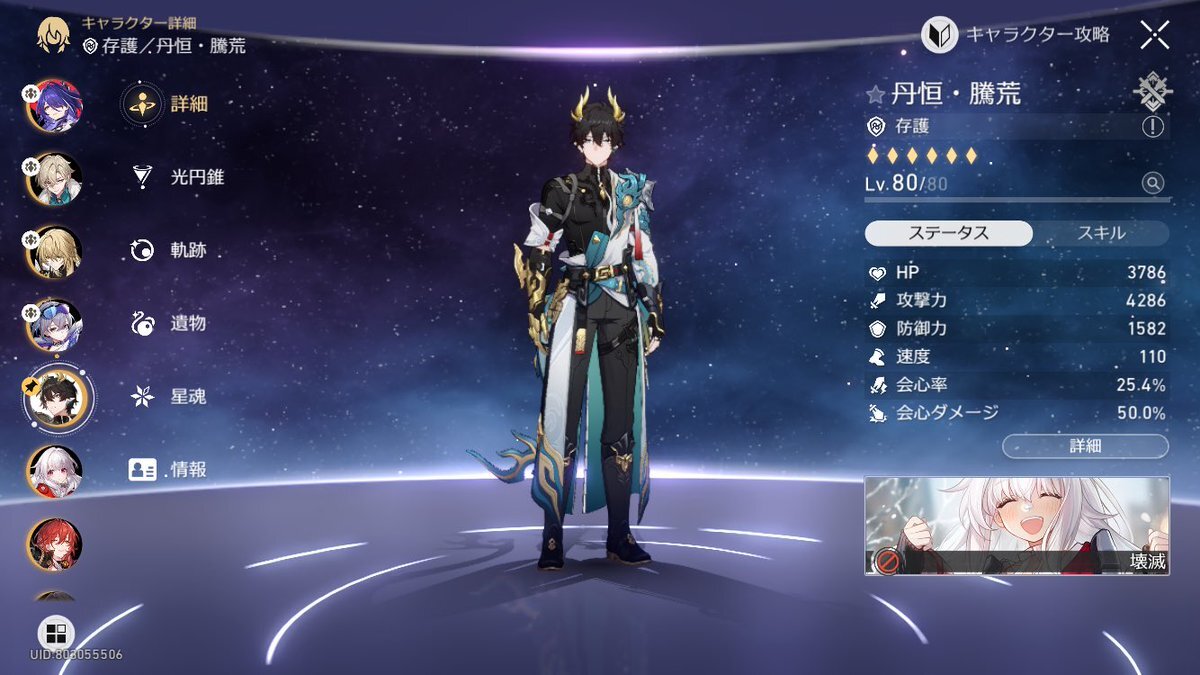Click the magnifier icon beside level
This screenshot has height=675, width=1200.
[x=1153, y=183]
